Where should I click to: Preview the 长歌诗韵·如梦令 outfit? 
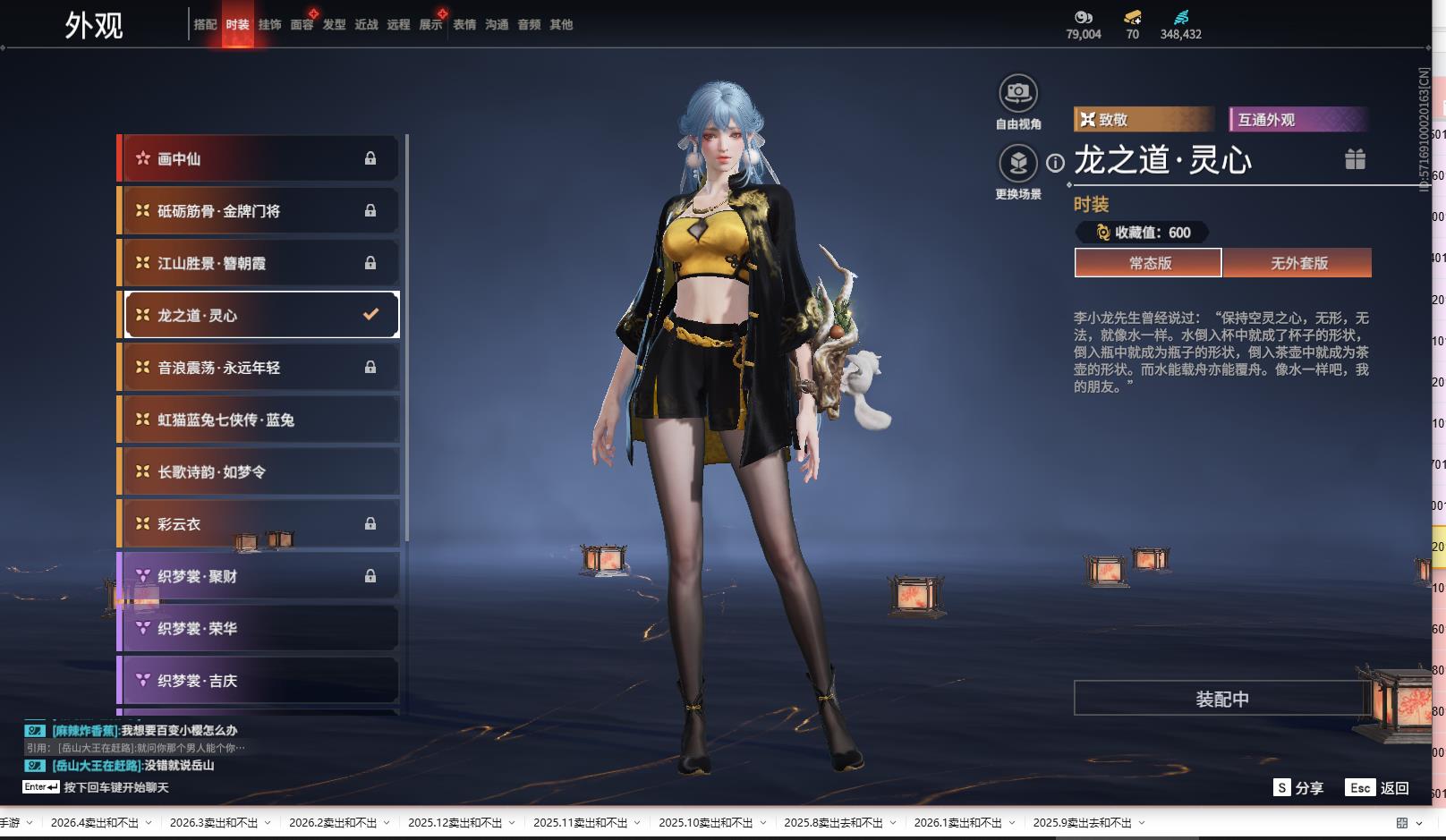tap(258, 472)
